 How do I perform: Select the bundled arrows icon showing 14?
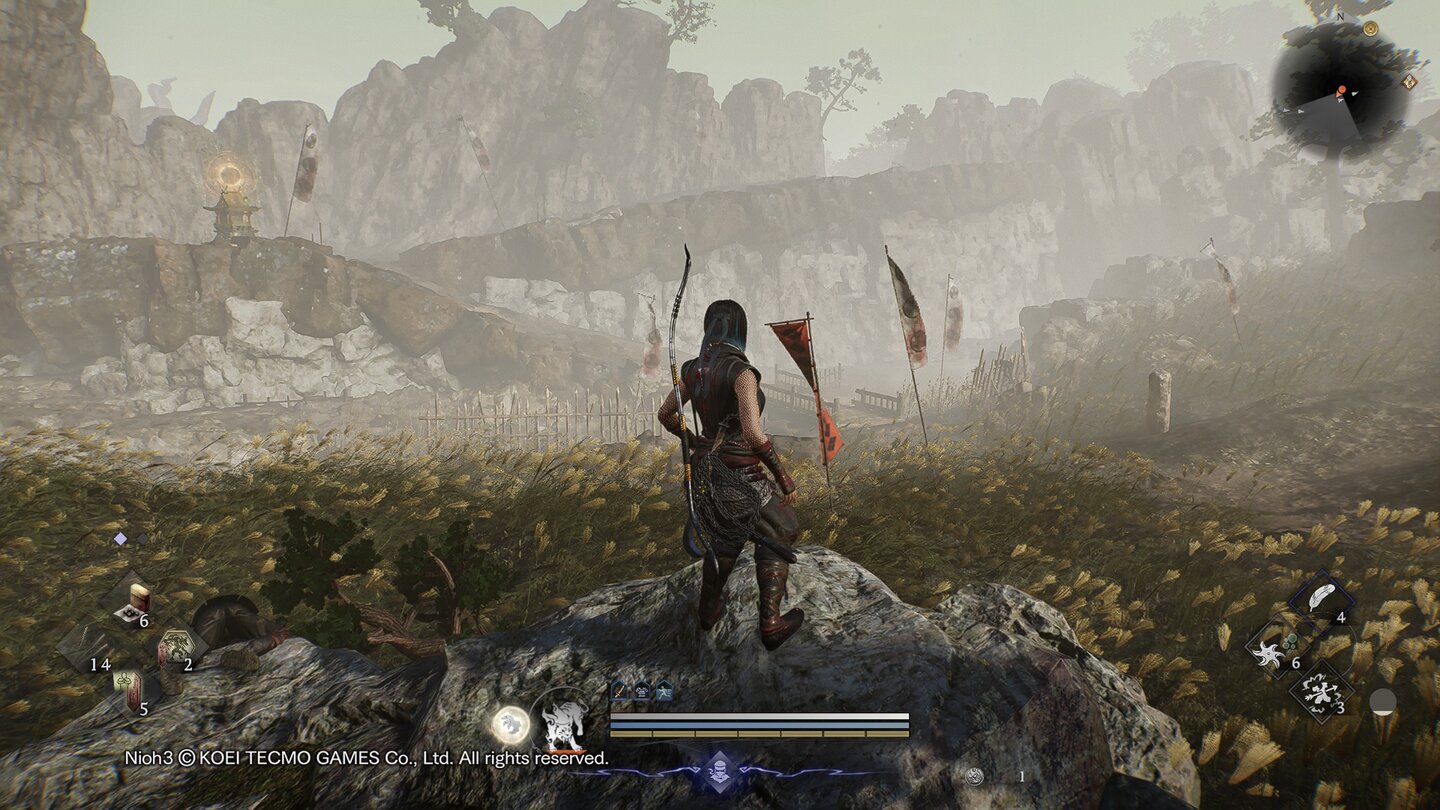coord(93,641)
